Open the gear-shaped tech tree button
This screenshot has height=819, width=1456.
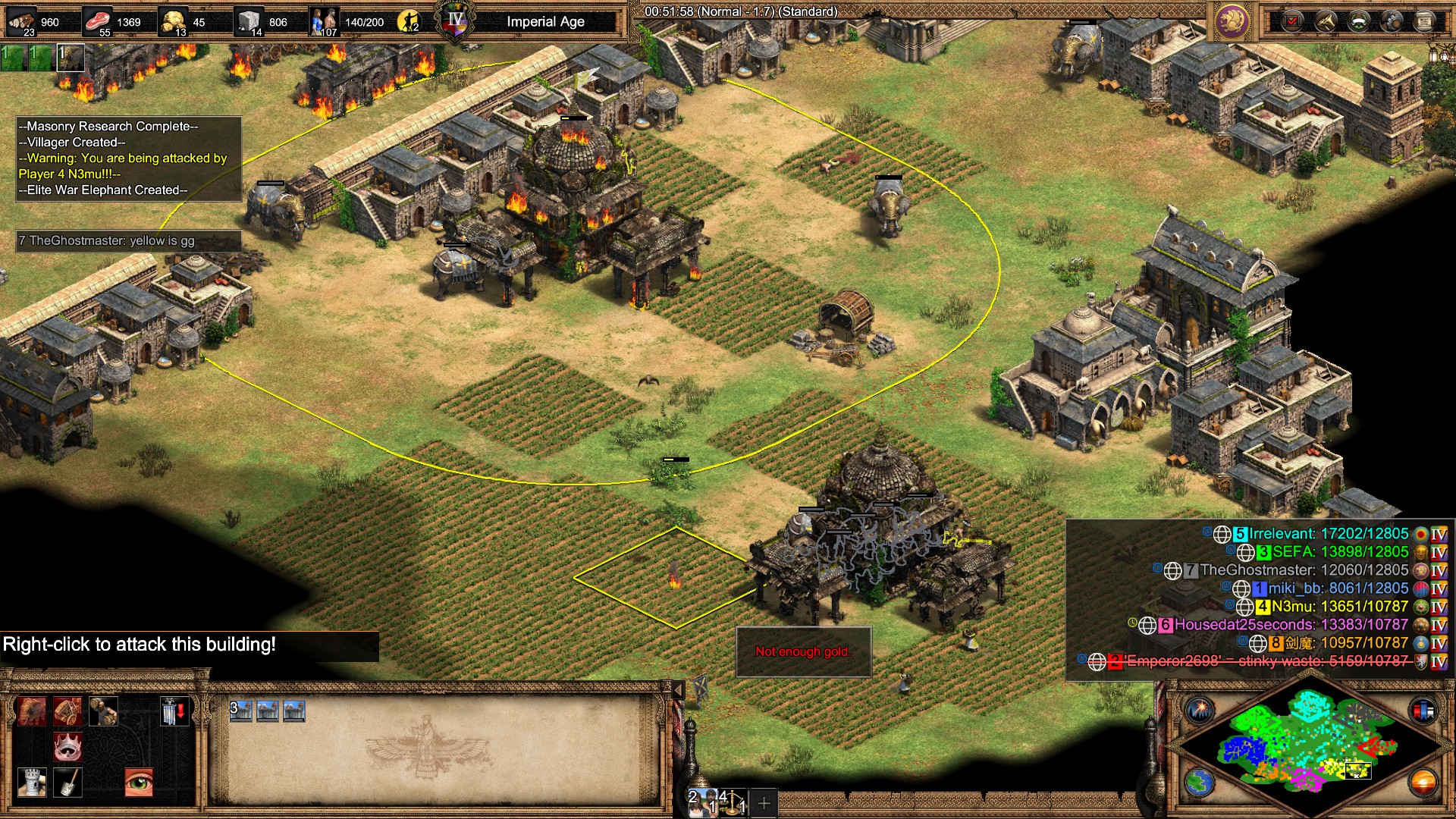(1392, 21)
